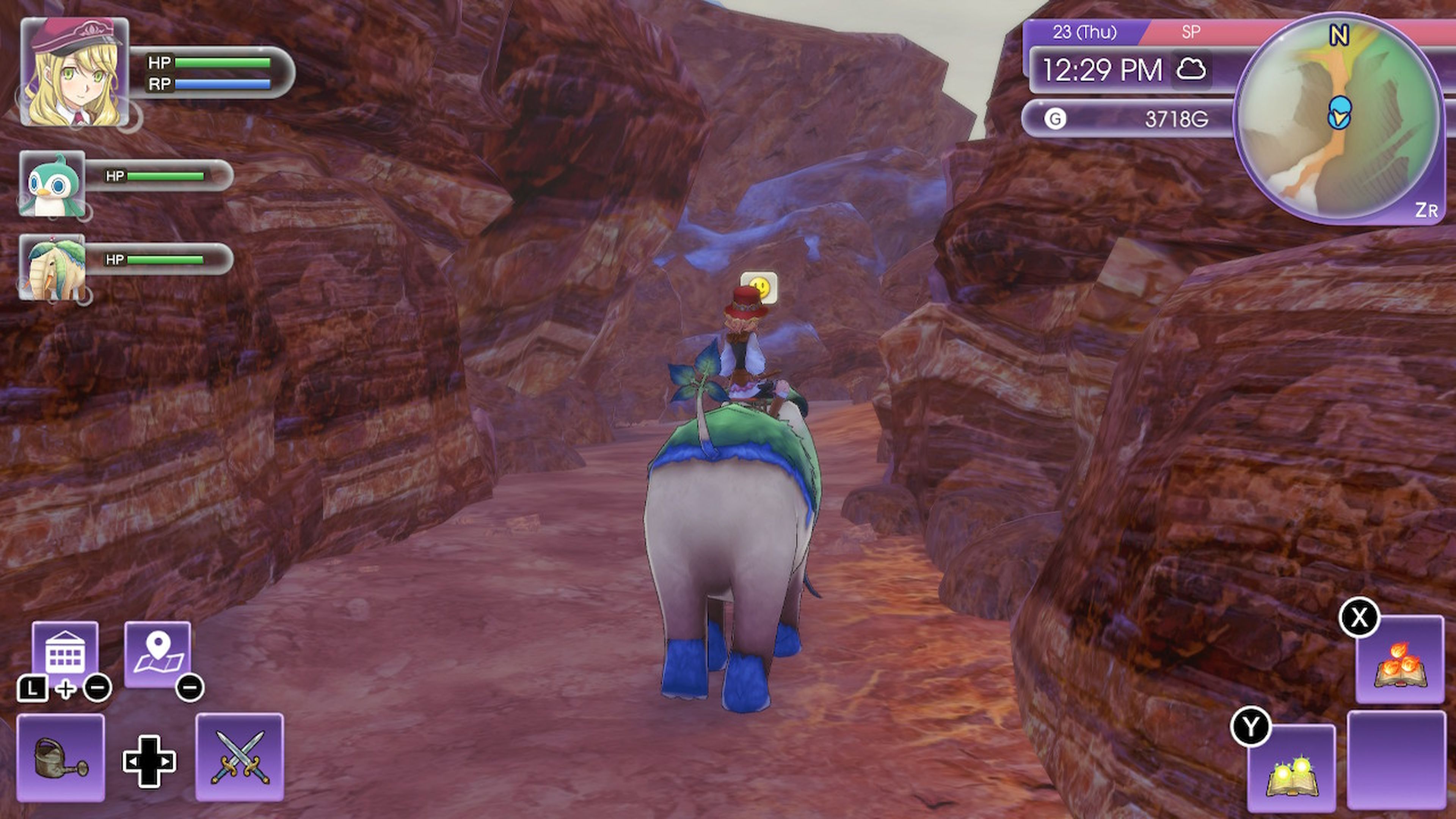Open the calendar icon
Screen dimensions: 1456x819
pyautogui.click(x=65, y=653)
